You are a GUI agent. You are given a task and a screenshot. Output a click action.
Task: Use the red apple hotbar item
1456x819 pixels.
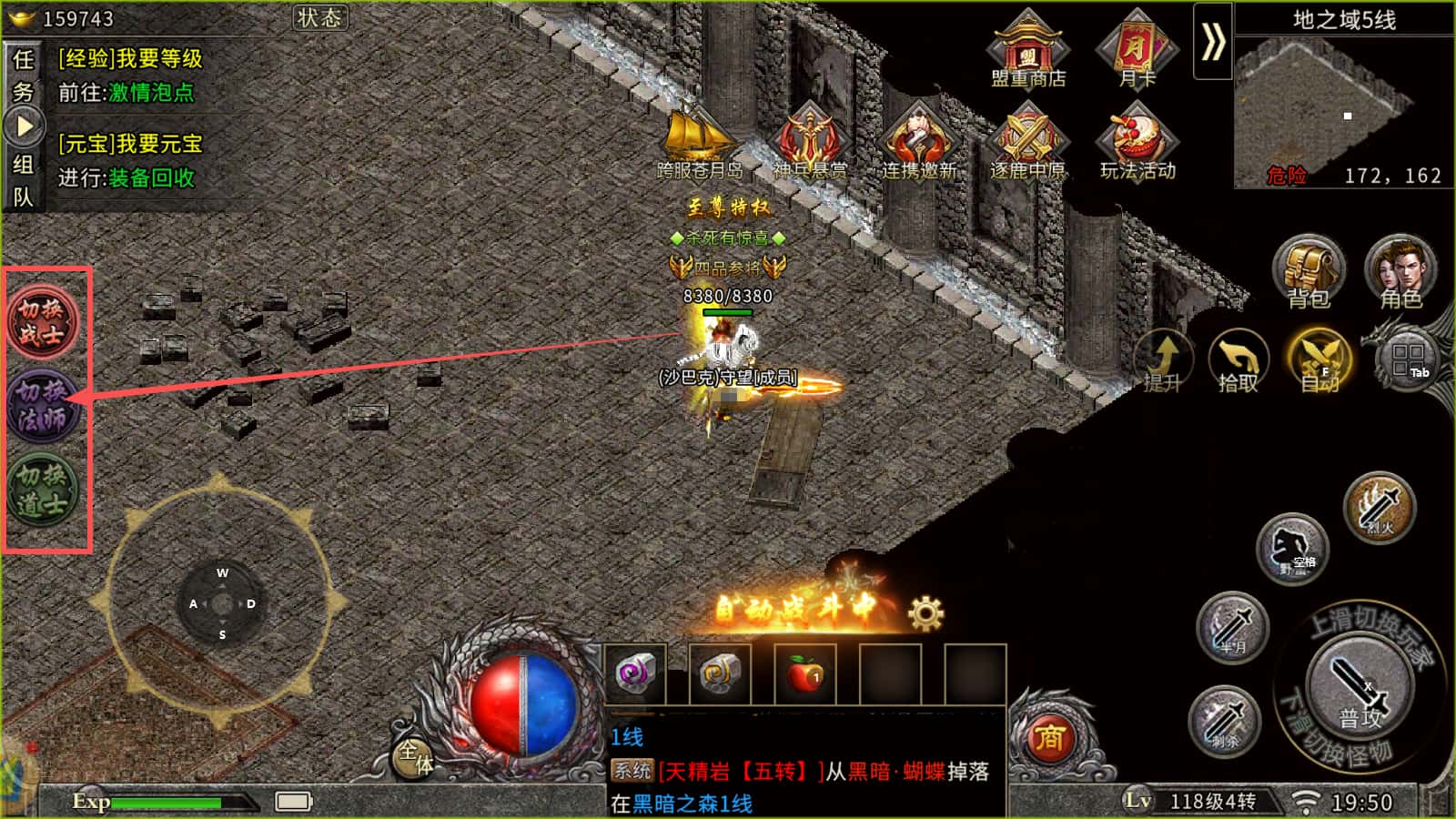coord(805,674)
